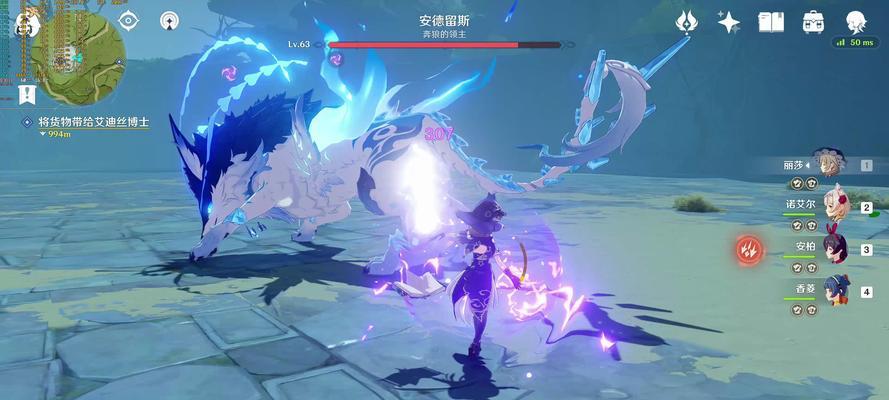Open the co-op signal icon next to compass
The image size is (889, 400).
coord(168,19)
